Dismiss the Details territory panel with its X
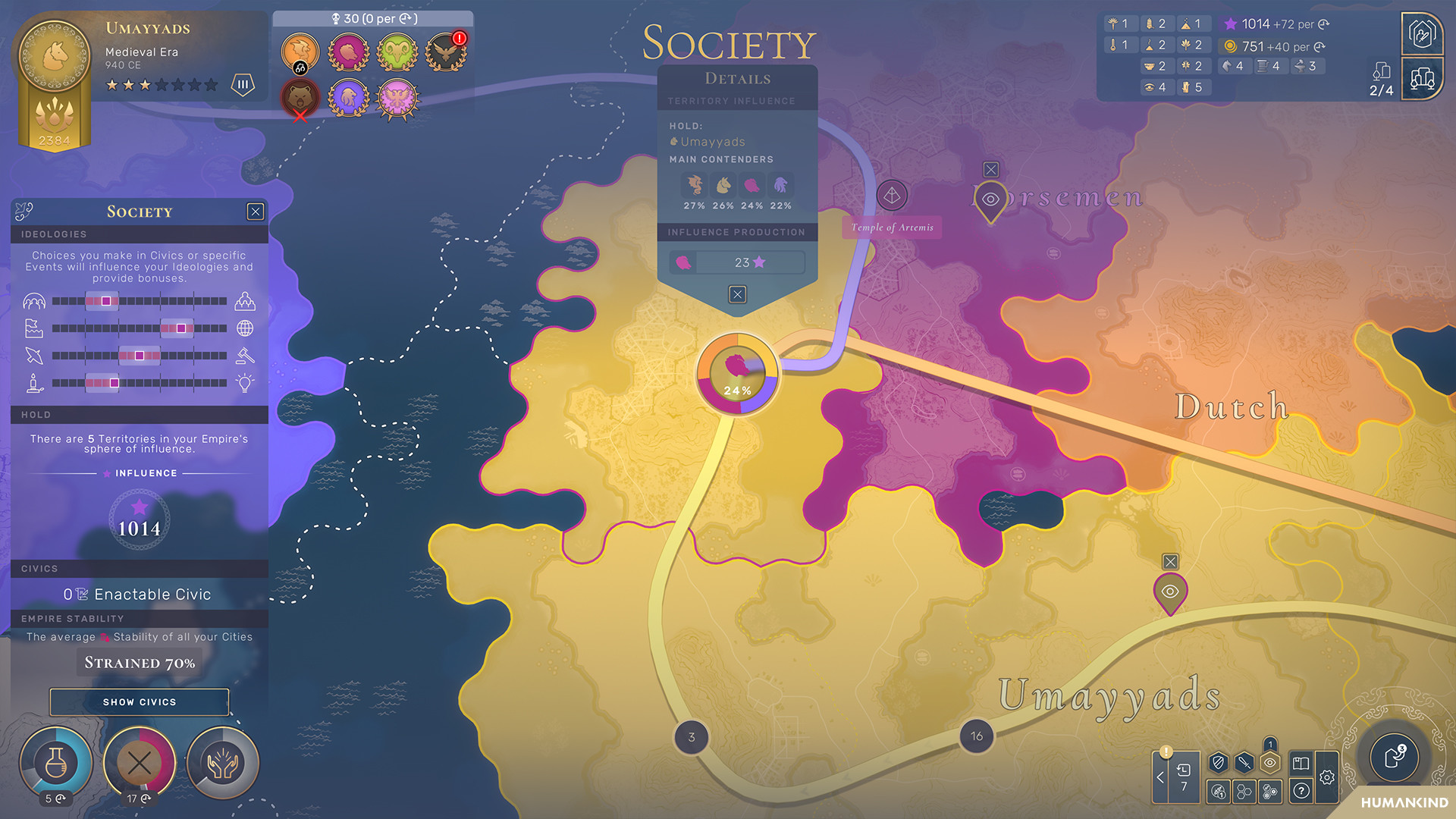Image resolution: width=1456 pixels, height=819 pixels. pyautogui.click(x=736, y=294)
